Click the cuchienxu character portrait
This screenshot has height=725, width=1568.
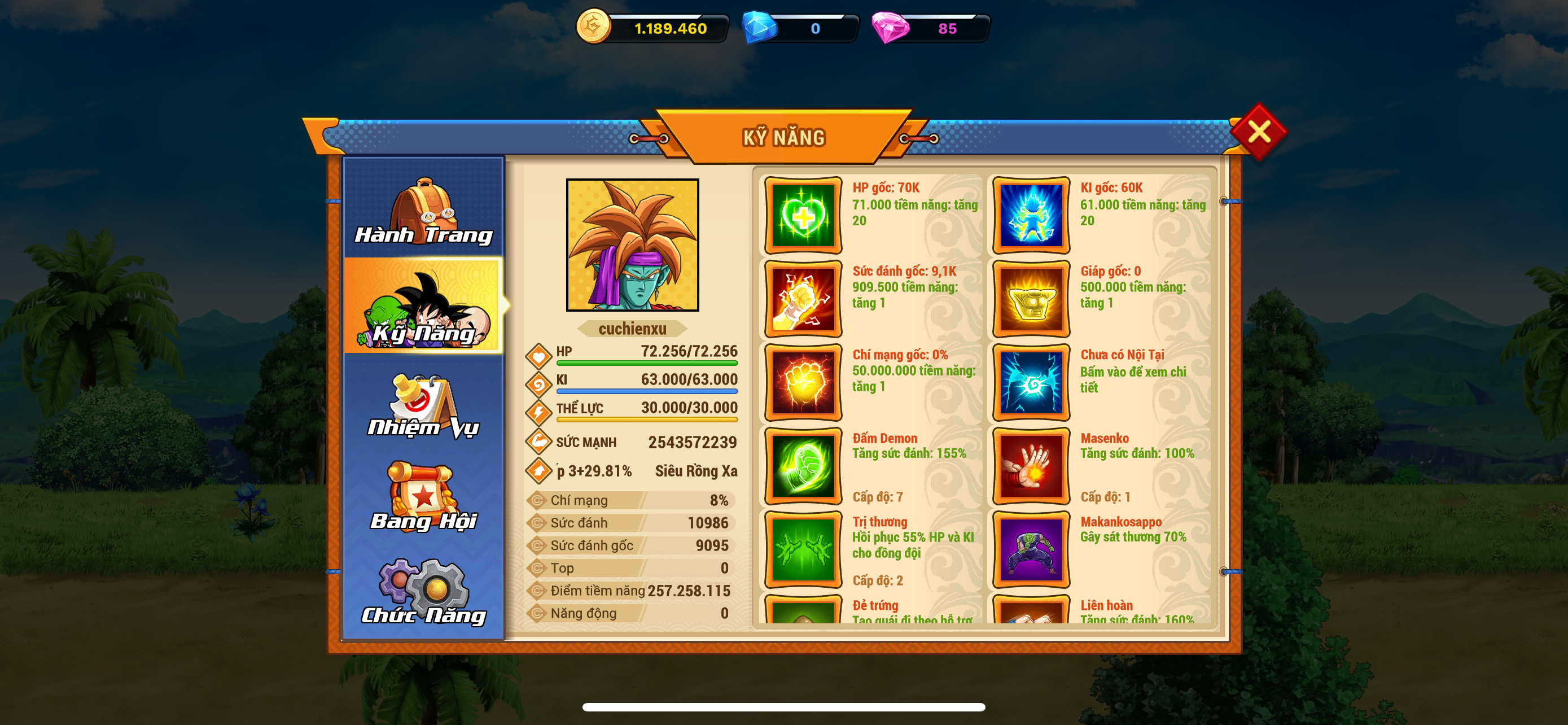coord(632,244)
